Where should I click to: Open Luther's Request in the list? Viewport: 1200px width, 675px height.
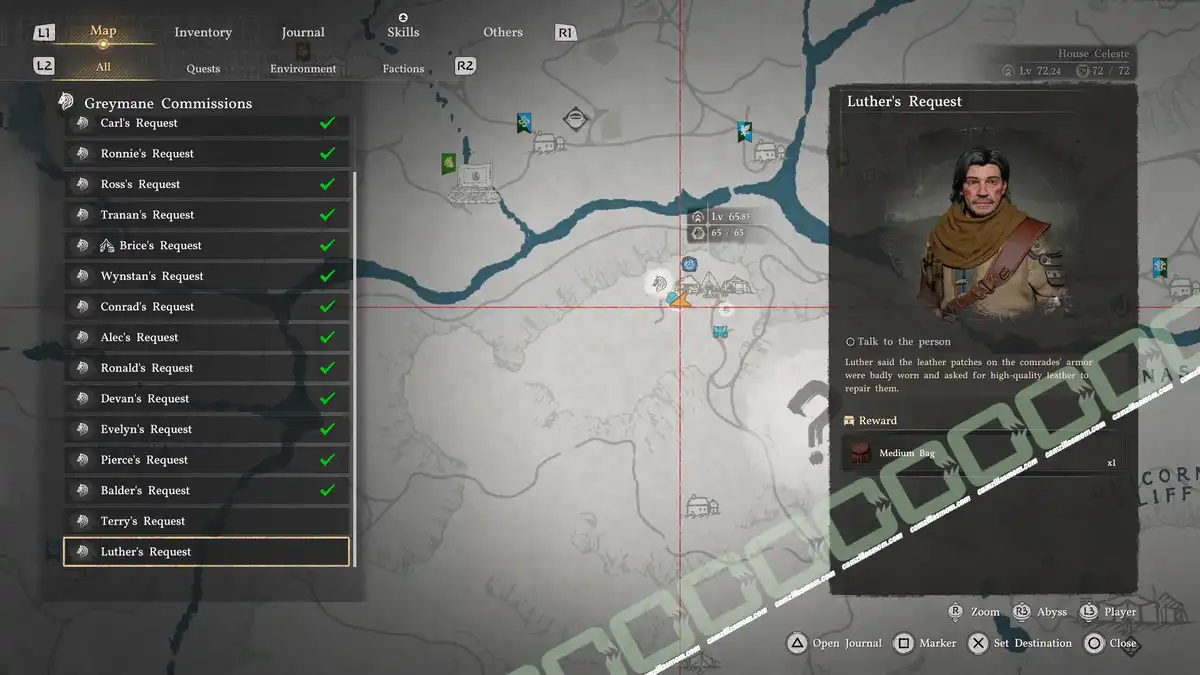206,552
